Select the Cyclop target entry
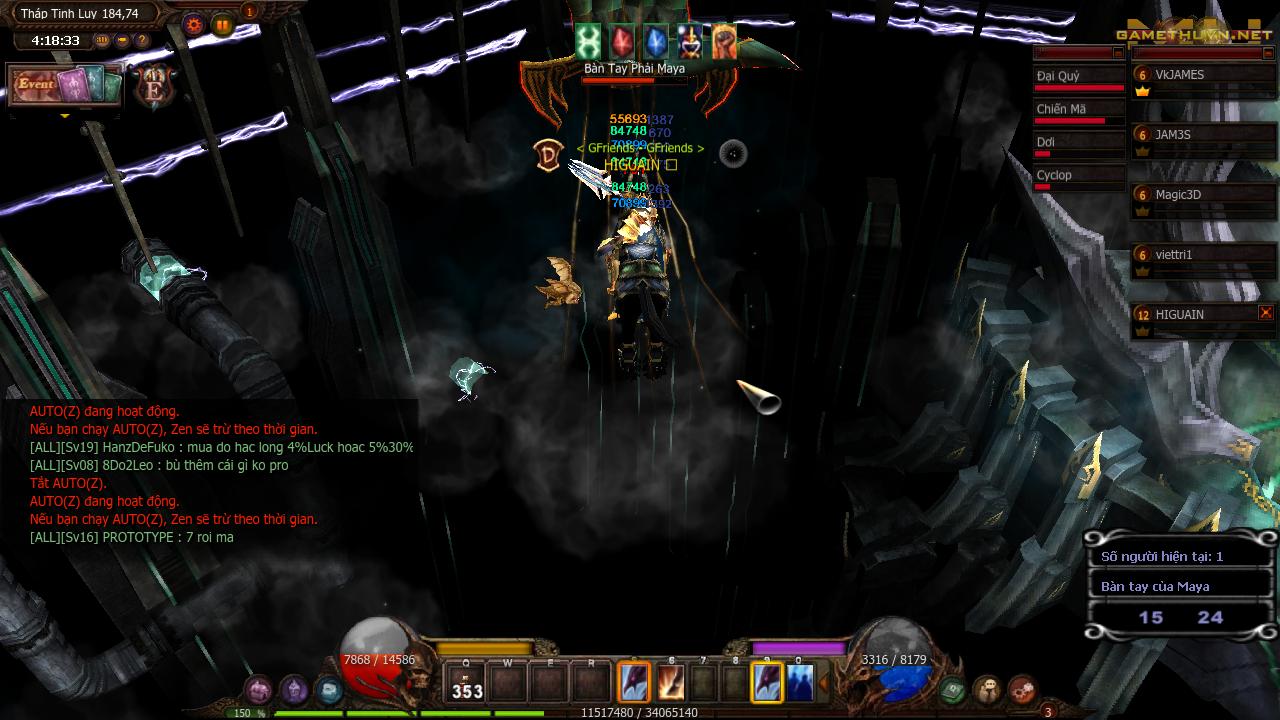The width and height of the screenshot is (1280, 720). click(x=1078, y=176)
